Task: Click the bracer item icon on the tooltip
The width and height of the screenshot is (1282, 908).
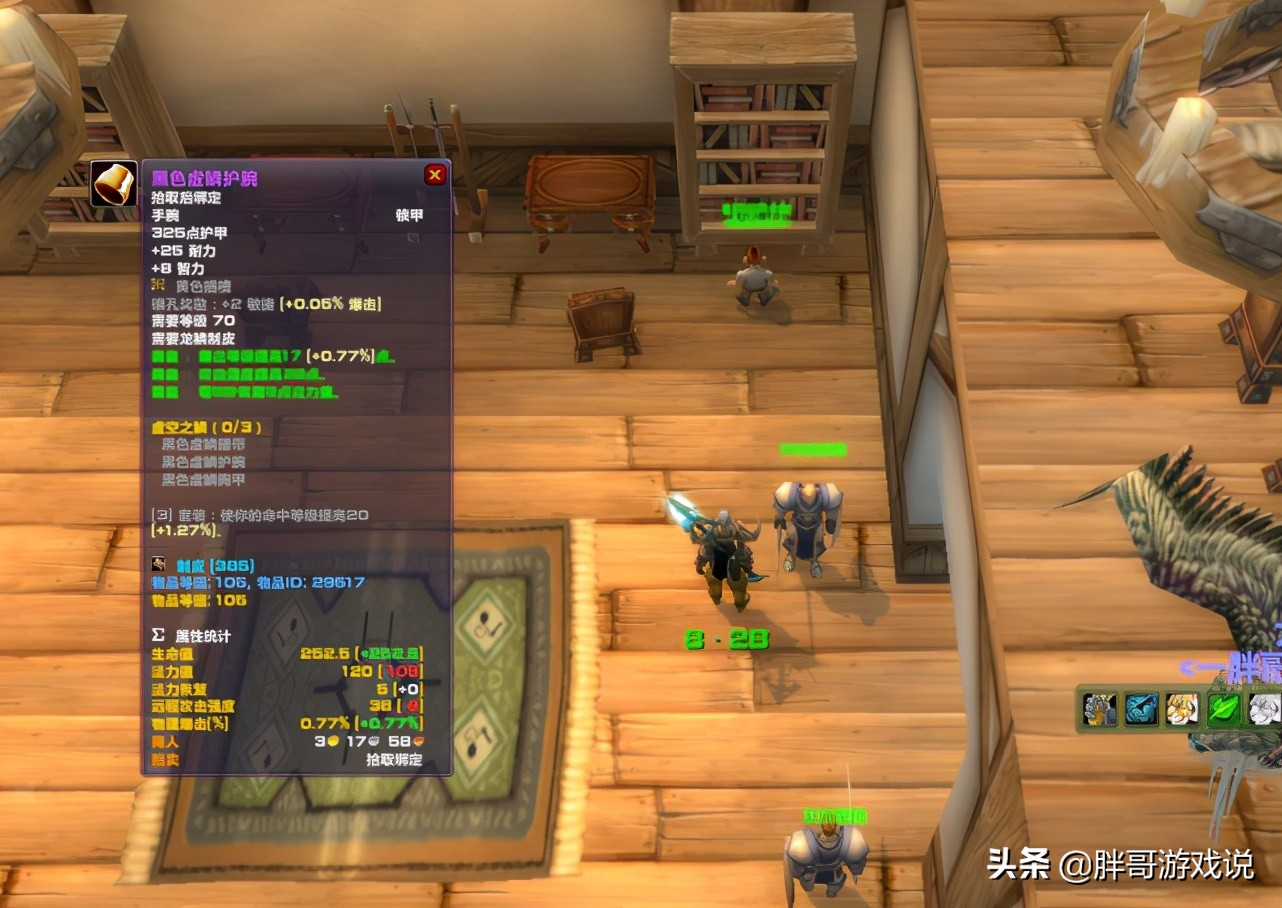Action: [114, 184]
